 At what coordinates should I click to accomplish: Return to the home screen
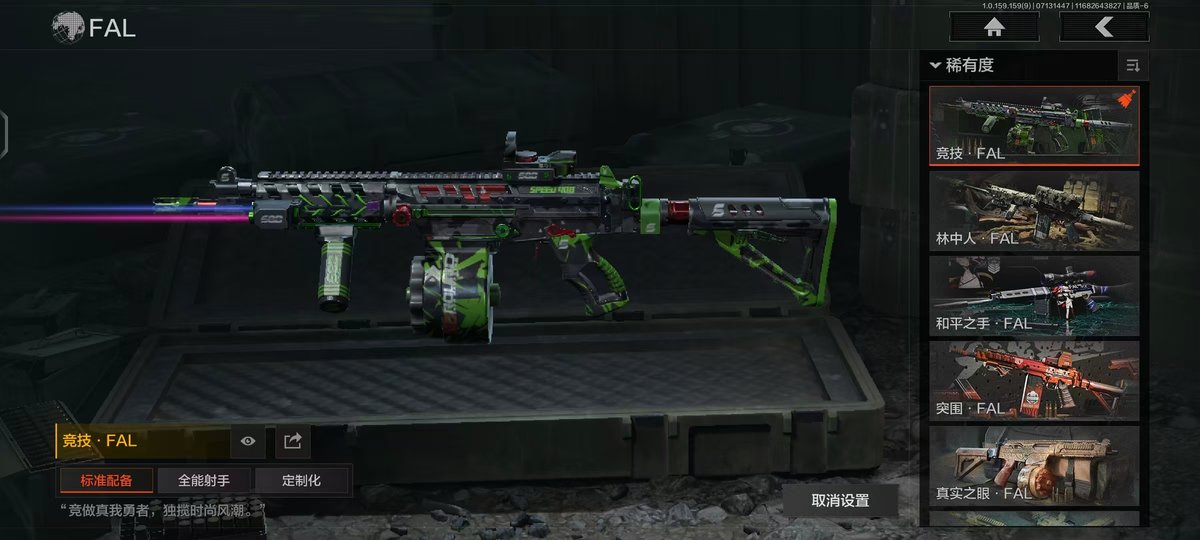pyautogui.click(x=993, y=27)
